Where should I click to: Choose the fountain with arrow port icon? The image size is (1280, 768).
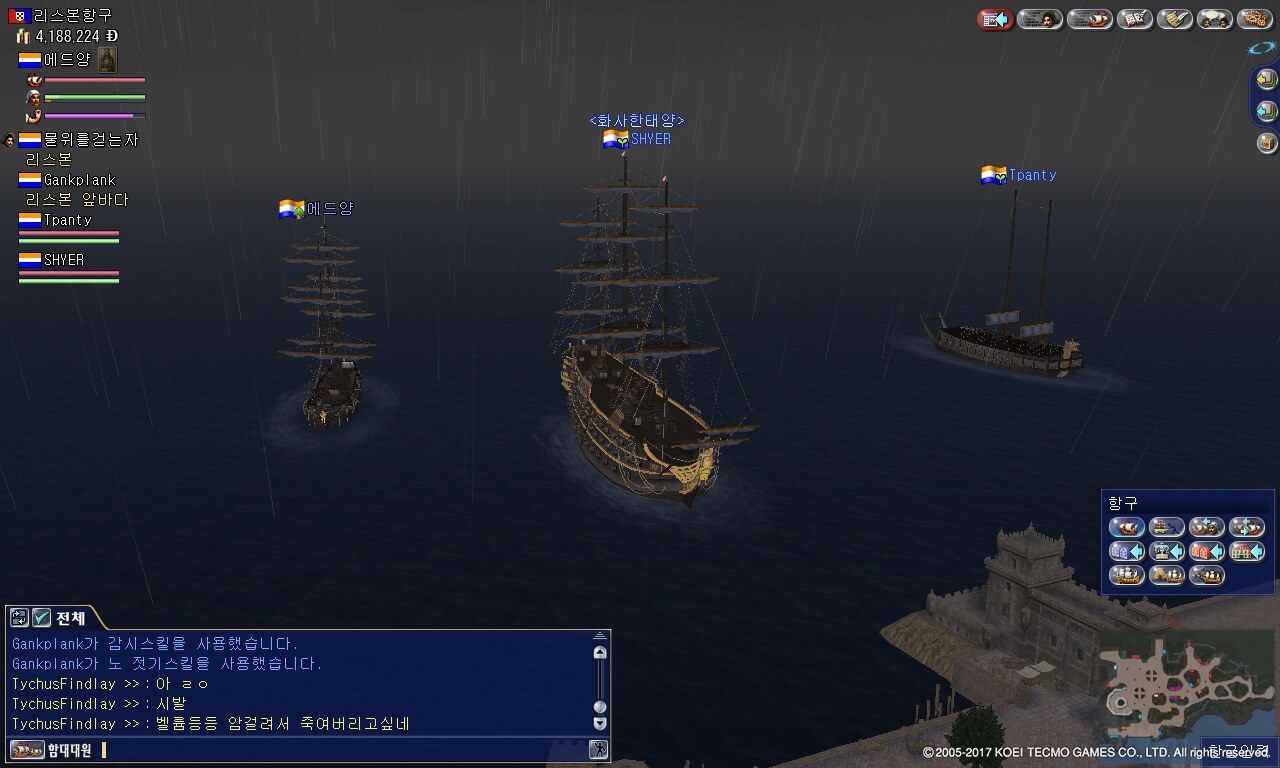coord(1166,551)
